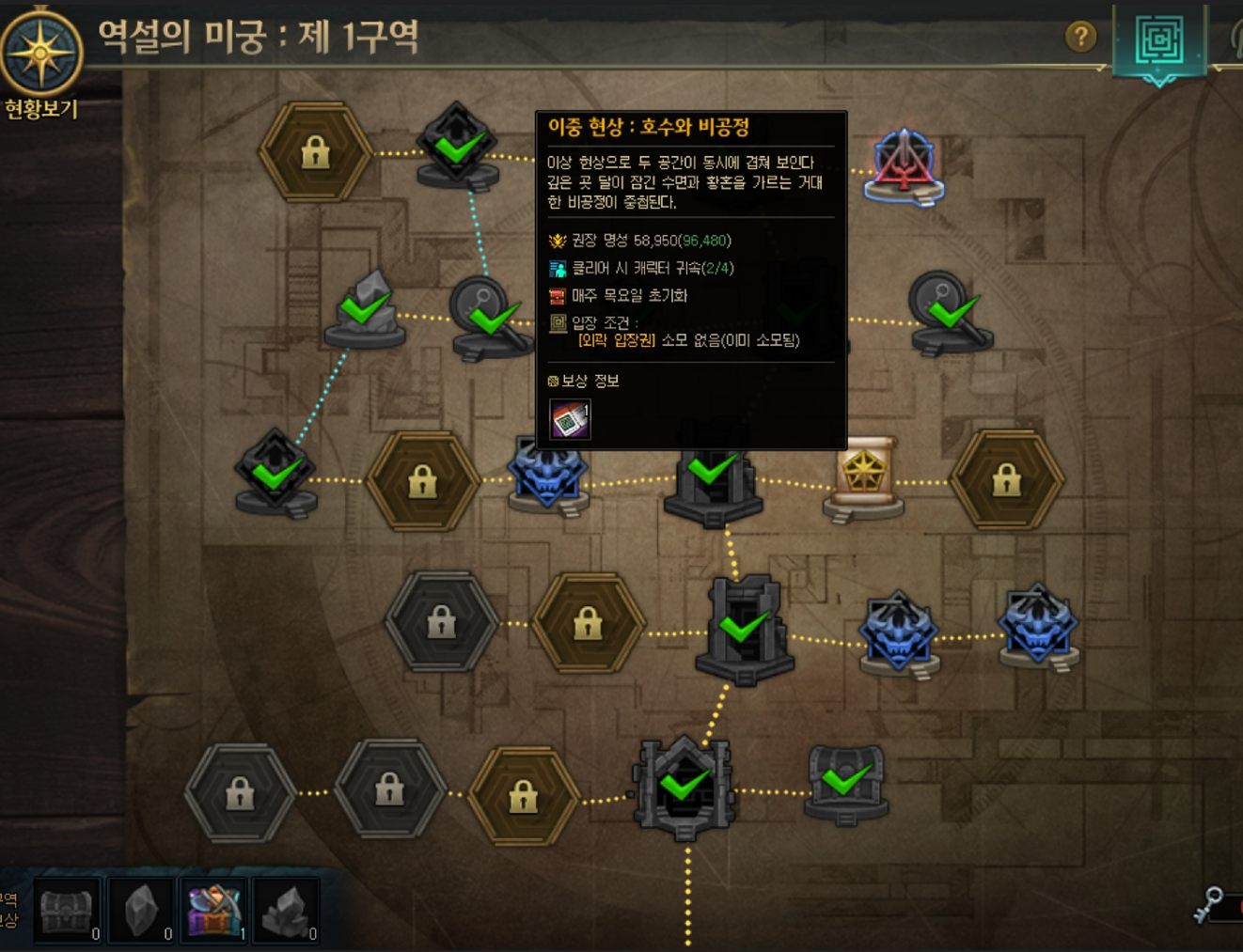Open the colorful treasure chest reward slot
The height and width of the screenshot is (952, 1243).
pos(213,910)
